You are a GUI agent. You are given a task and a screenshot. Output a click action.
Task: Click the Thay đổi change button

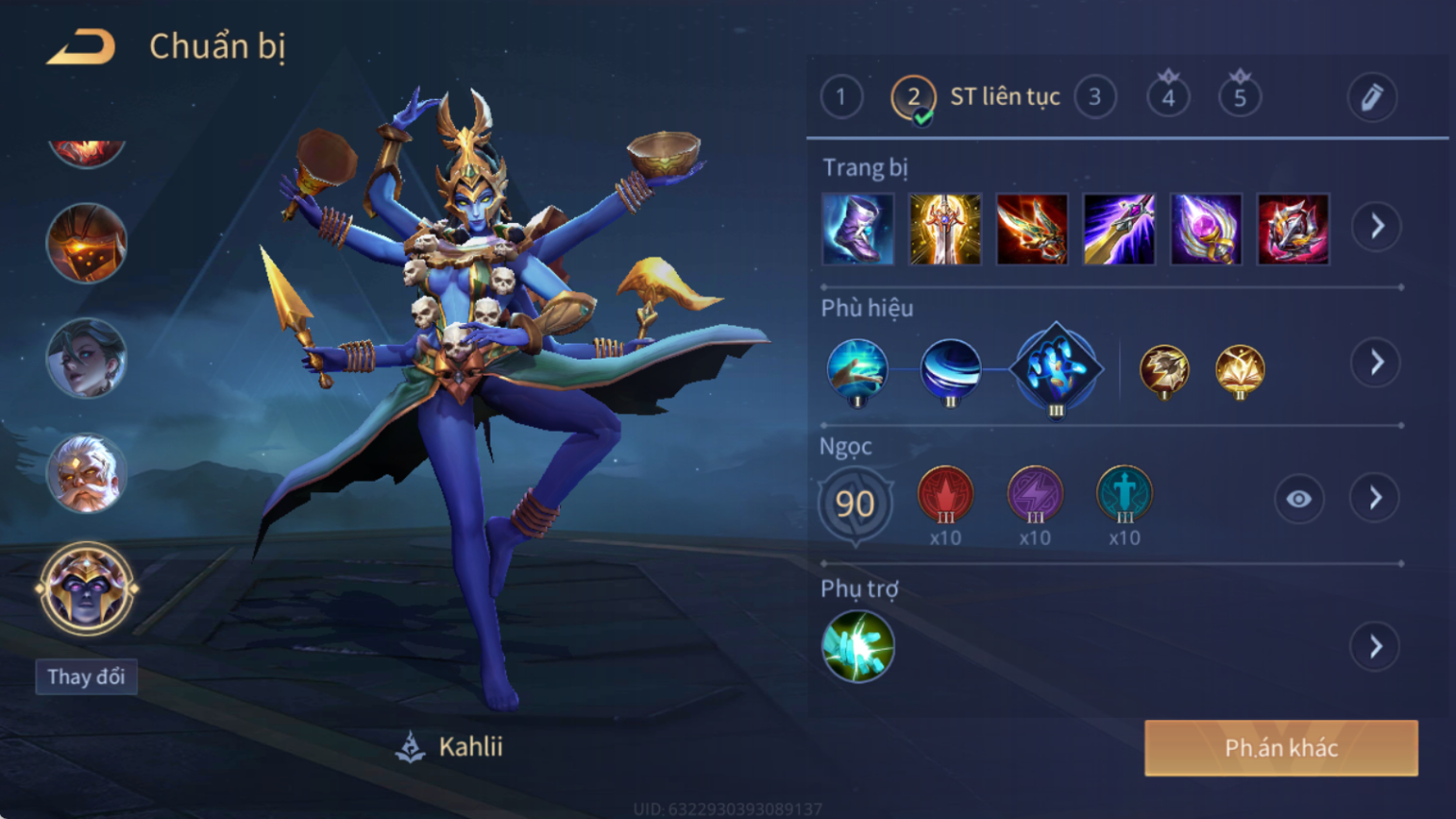coord(87,677)
